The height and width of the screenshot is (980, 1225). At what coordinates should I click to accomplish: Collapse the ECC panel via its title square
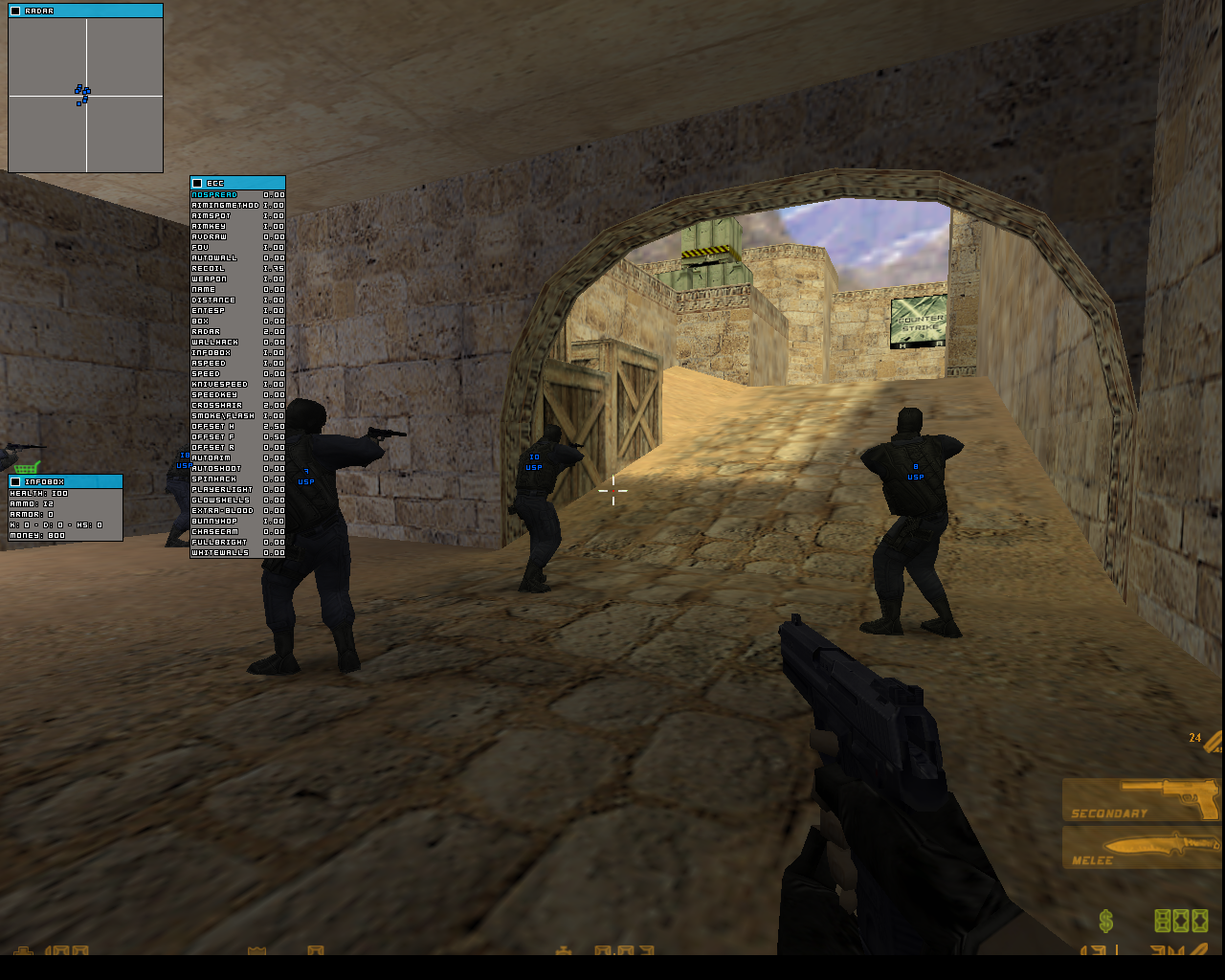198,183
